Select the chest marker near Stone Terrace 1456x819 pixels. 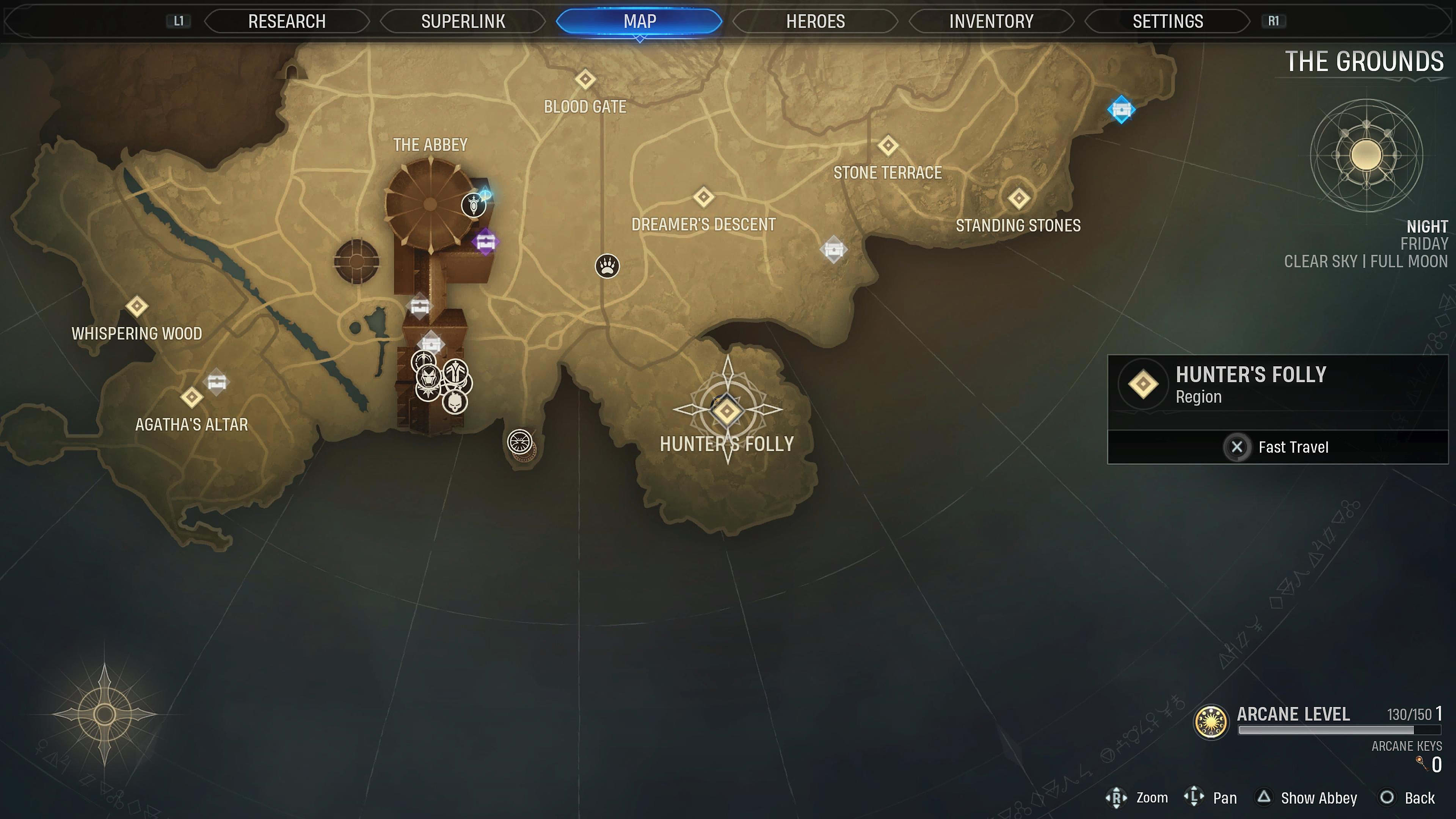835,249
